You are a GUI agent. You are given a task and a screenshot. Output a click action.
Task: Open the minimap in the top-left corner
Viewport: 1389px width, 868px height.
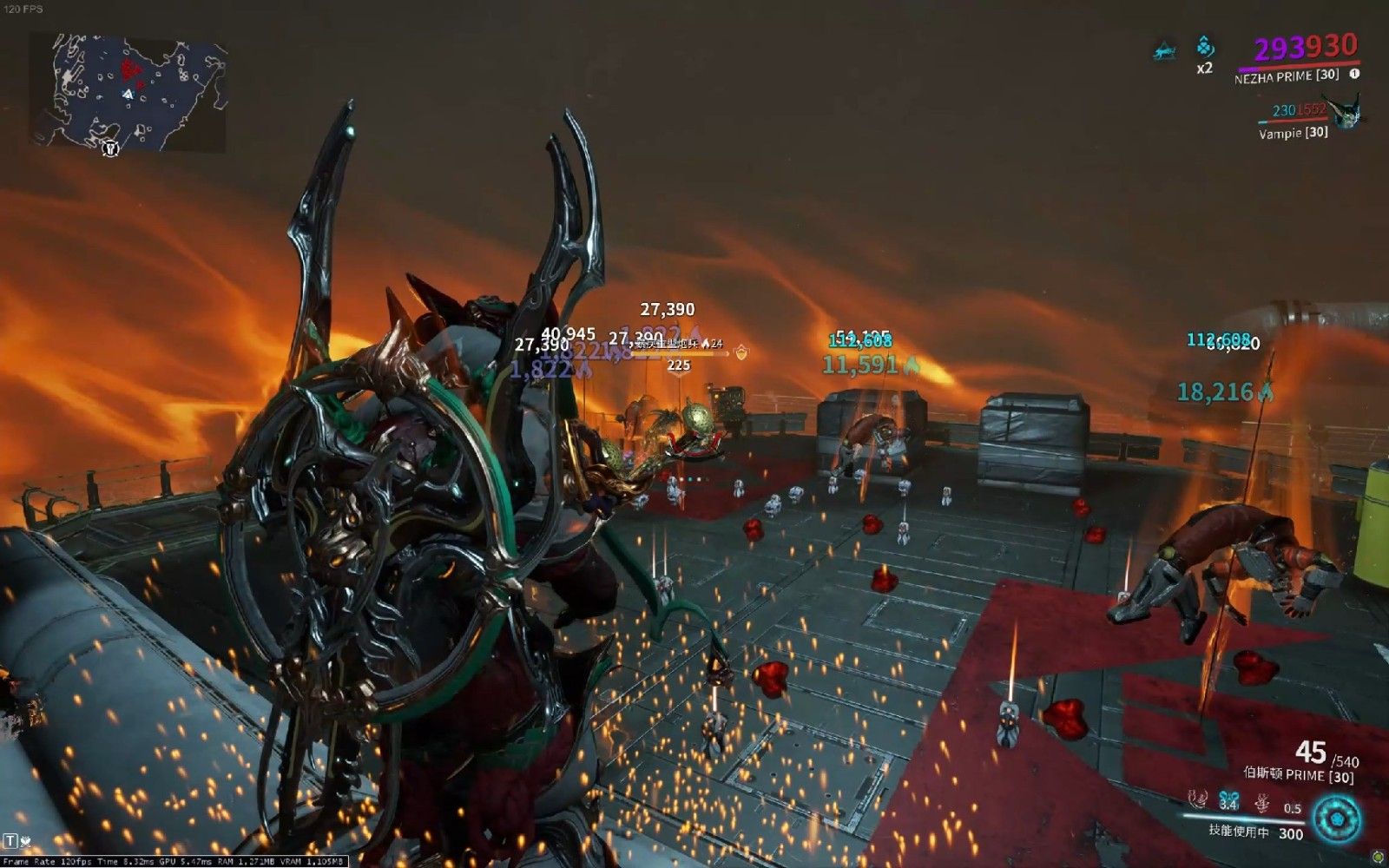(x=128, y=93)
